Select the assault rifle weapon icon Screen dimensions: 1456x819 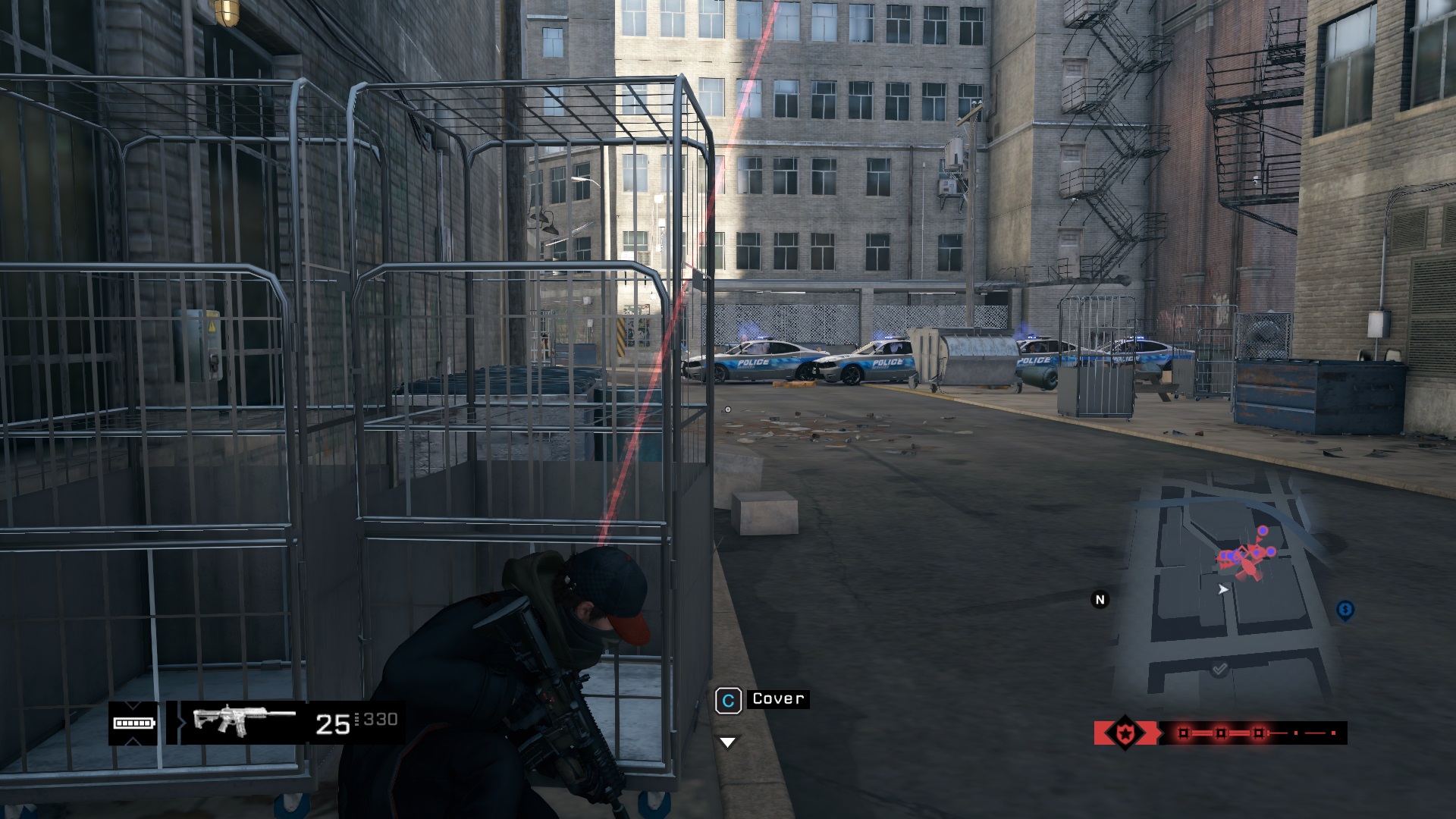click(244, 720)
